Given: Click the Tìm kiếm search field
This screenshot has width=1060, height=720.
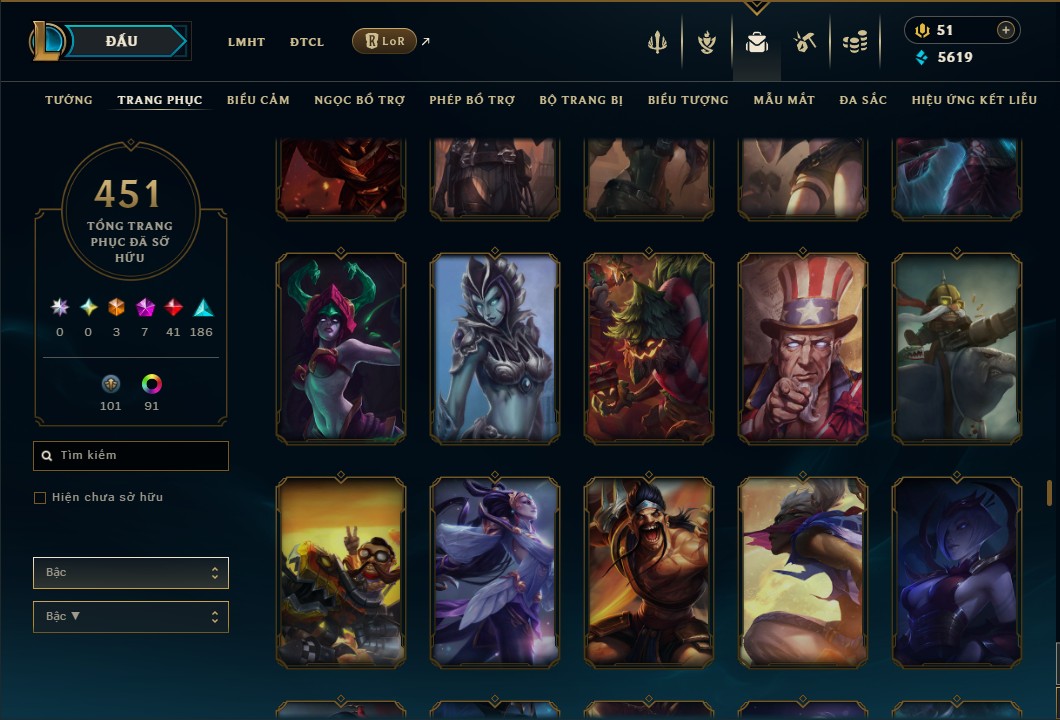Looking at the screenshot, I should pyautogui.click(x=131, y=456).
